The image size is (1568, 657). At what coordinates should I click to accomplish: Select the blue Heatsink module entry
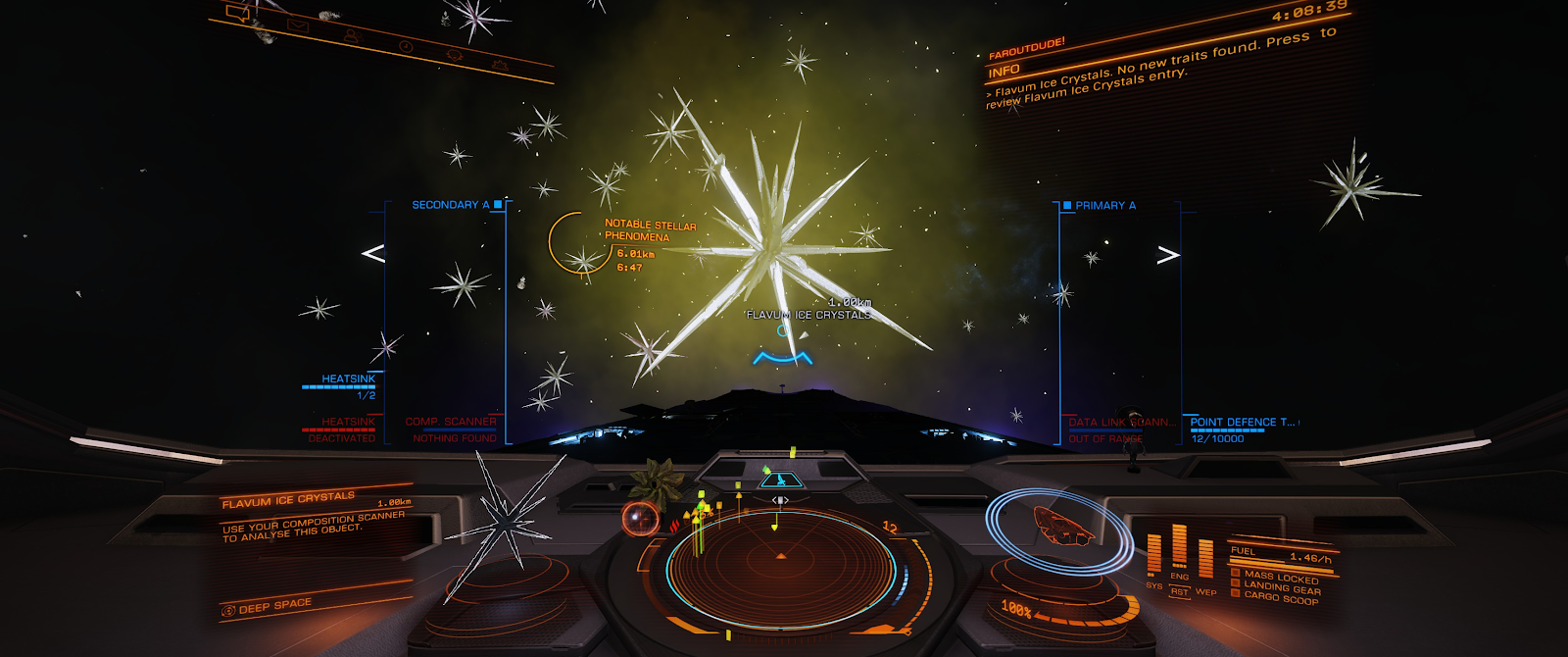[x=348, y=379]
